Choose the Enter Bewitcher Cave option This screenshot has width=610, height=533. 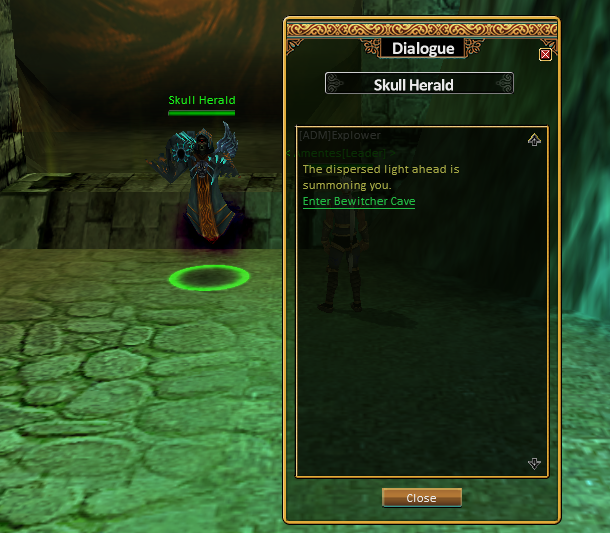point(359,202)
